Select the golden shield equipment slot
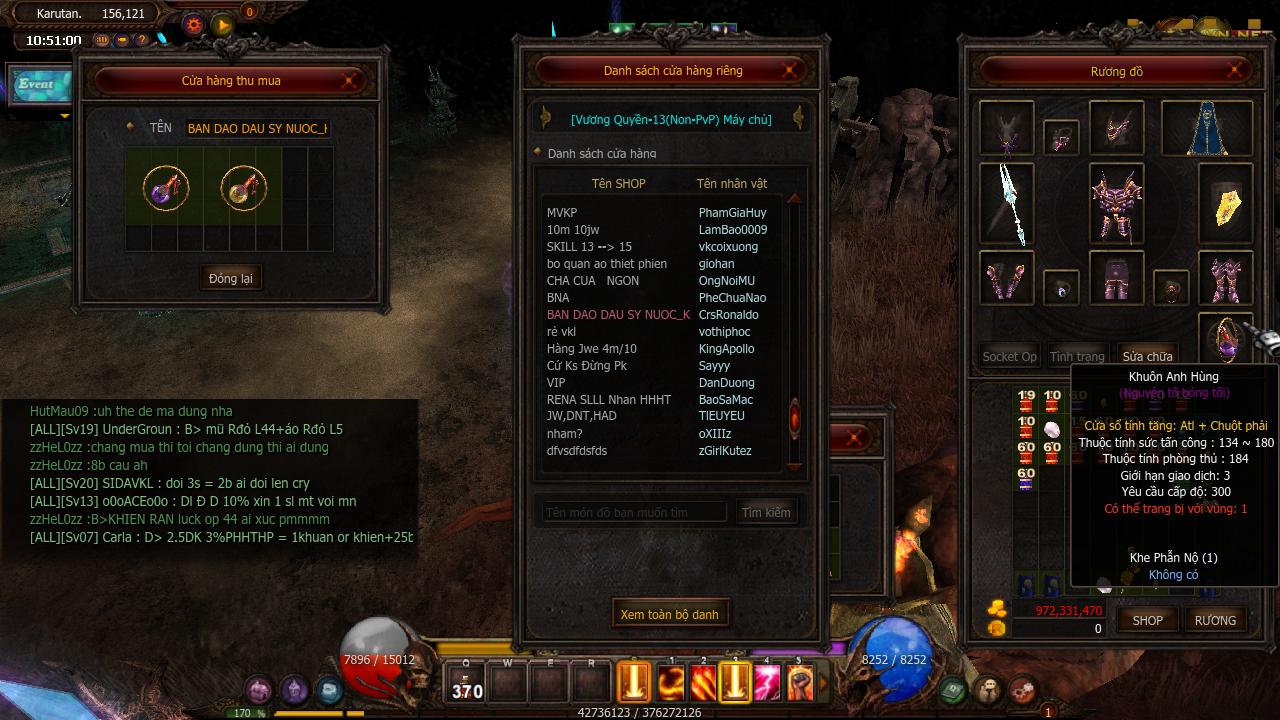1280x720 pixels. (1226, 205)
